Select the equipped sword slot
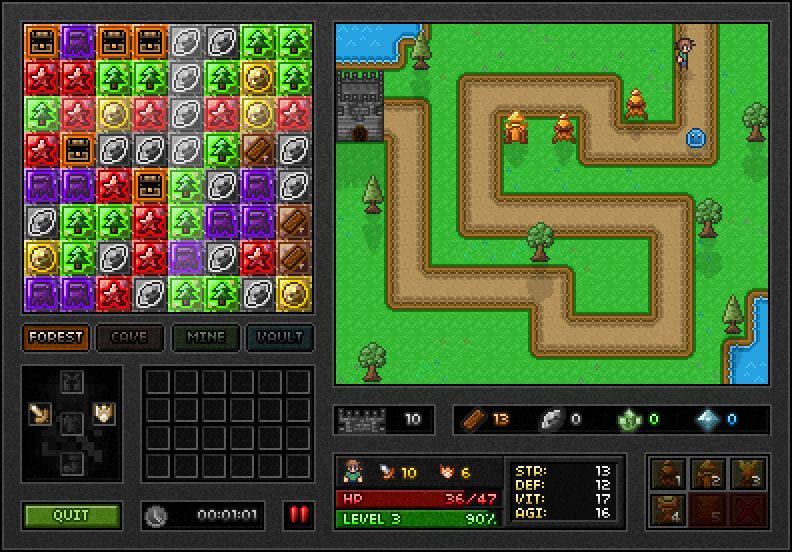Viewport: 792px width, 552px height. click(41, 413)
